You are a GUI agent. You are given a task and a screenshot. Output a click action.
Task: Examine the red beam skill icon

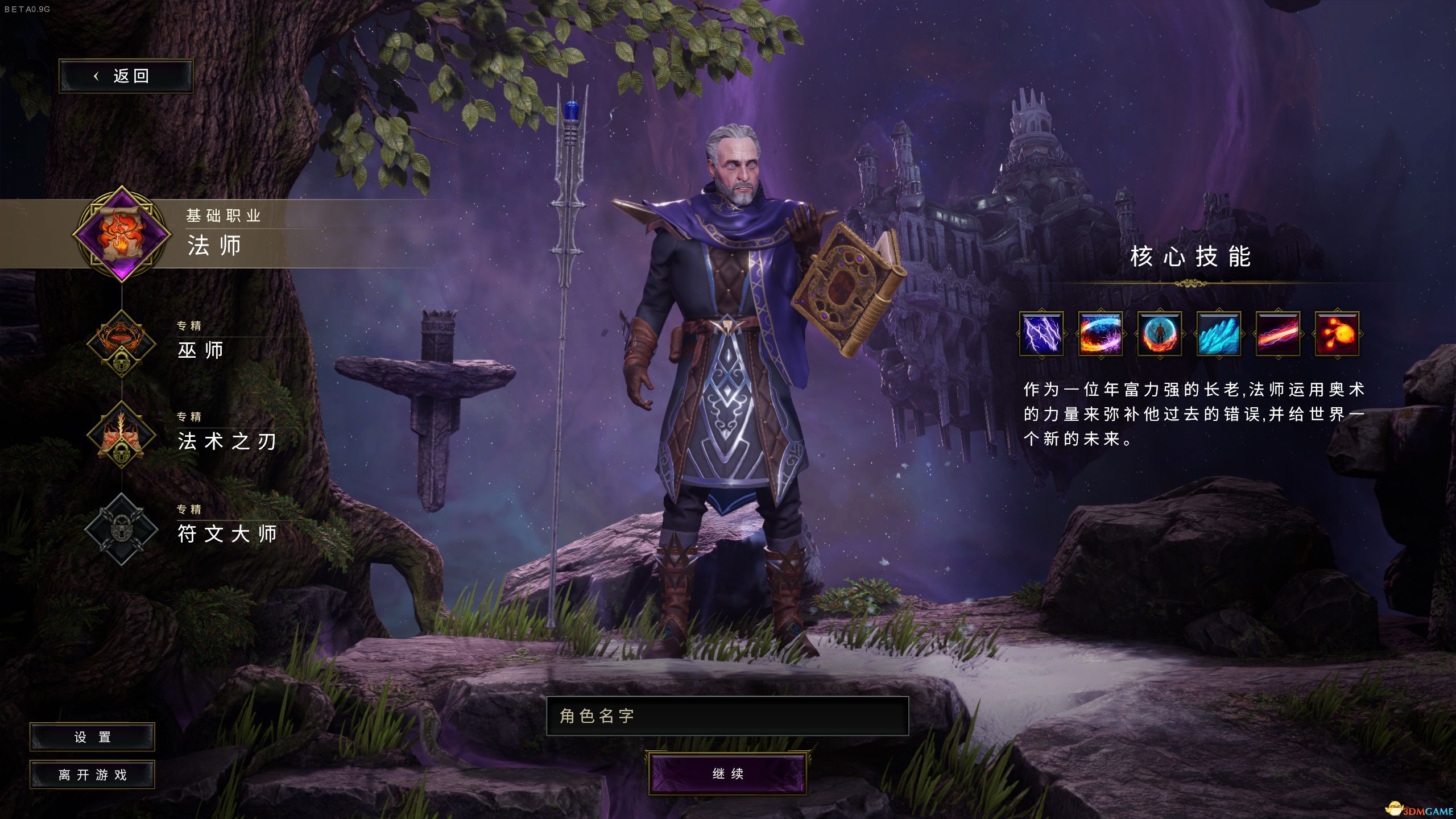pyautogui.click(x=1277, y=334)
